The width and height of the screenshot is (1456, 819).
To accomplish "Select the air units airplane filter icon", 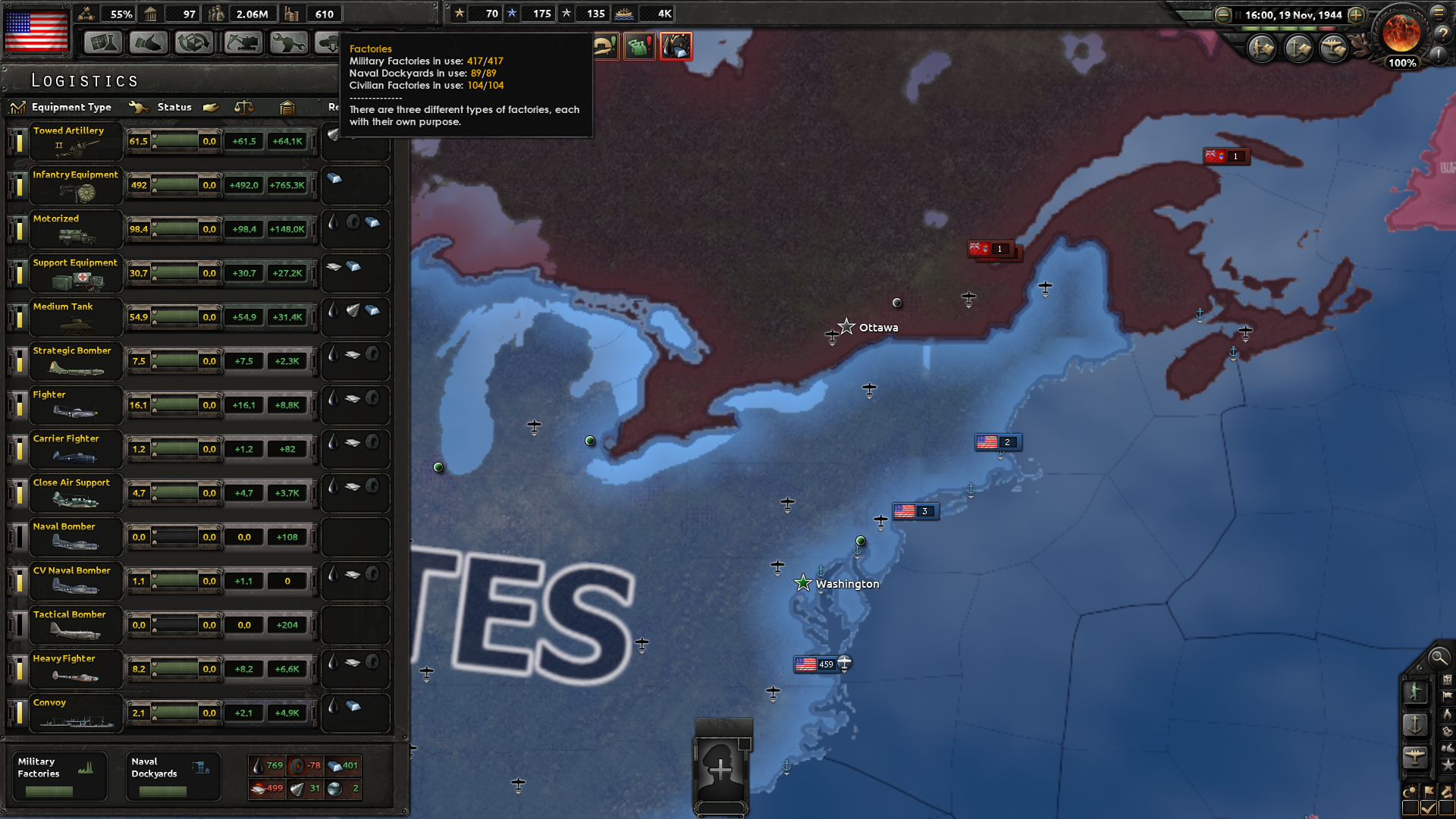I will [1416, 755].
